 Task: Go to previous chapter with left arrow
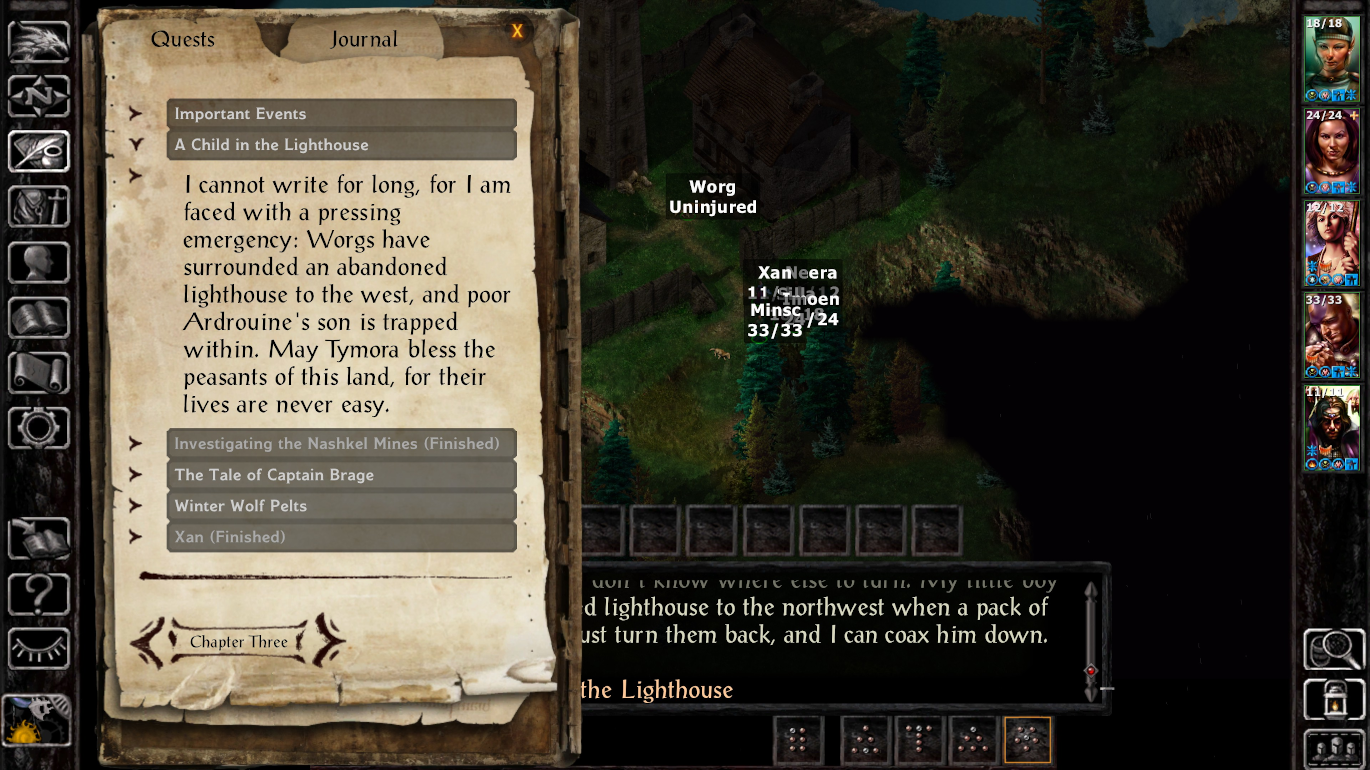click(149, 642)
